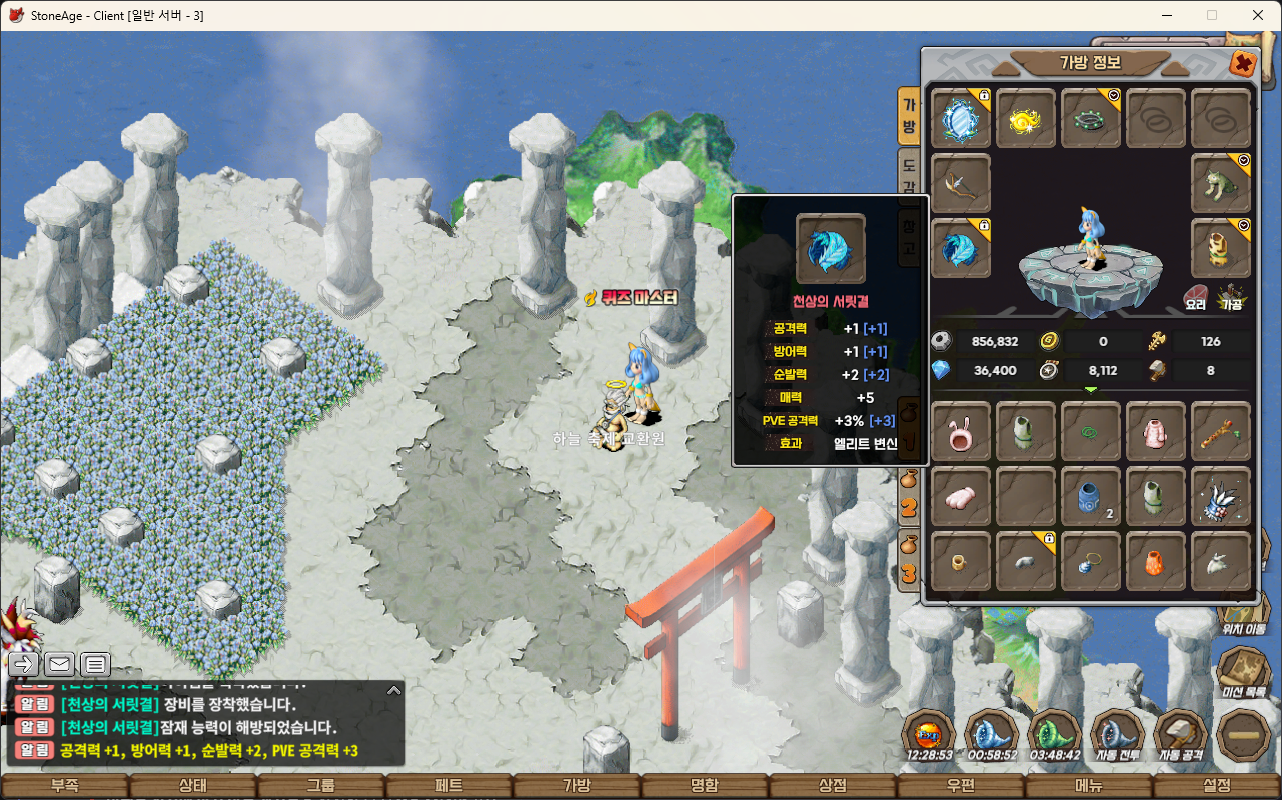This screenshot has width=1282, height=800.
Task: Toggle 자동 공격 auto attack
Action: [x=1182, y=735]
